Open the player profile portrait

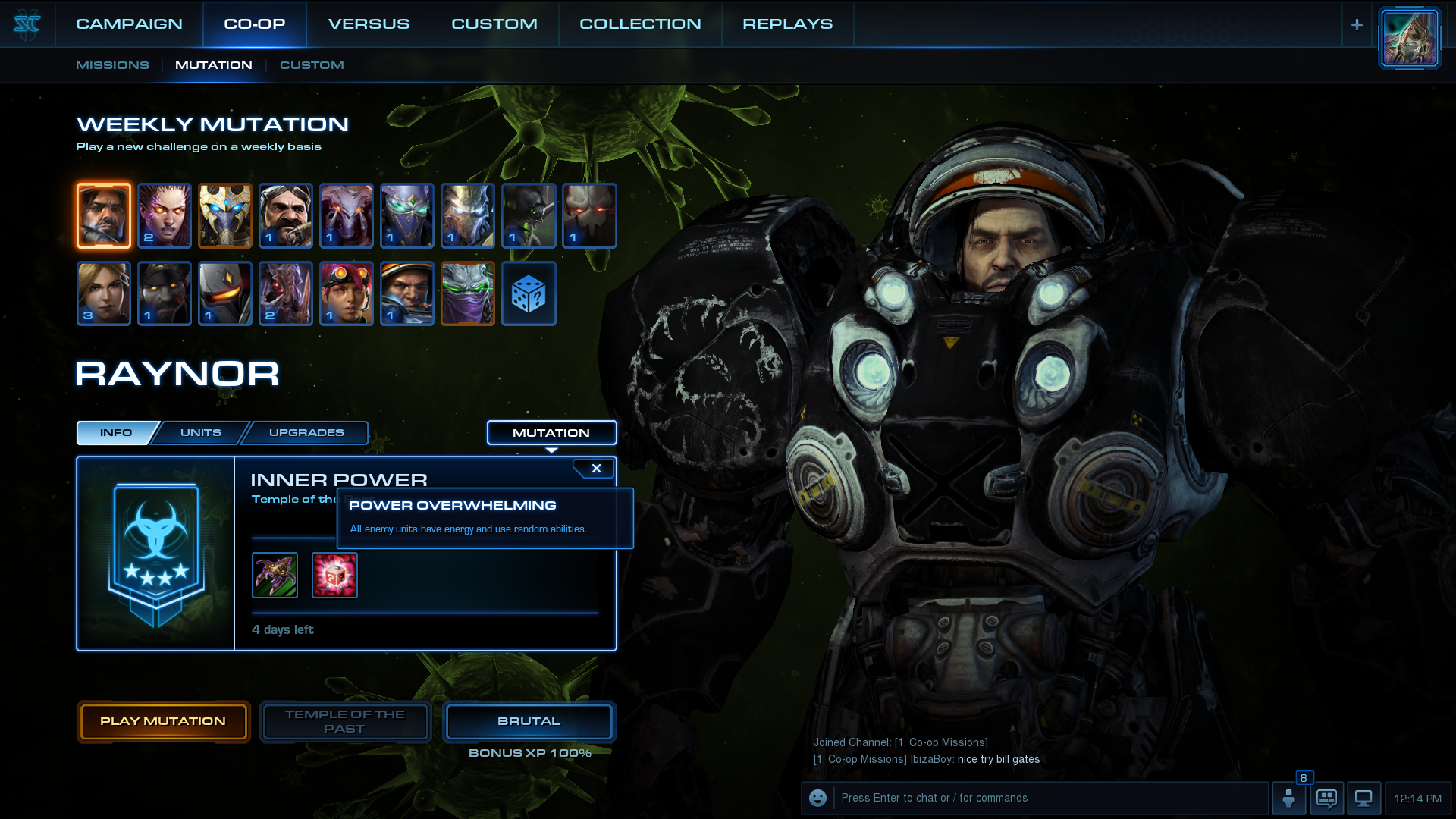[x=1409, y=38]
